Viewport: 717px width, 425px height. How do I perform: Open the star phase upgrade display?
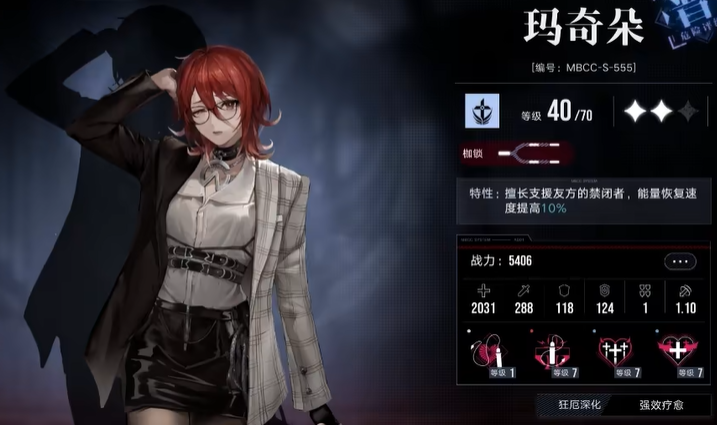(x=660, y=111)
